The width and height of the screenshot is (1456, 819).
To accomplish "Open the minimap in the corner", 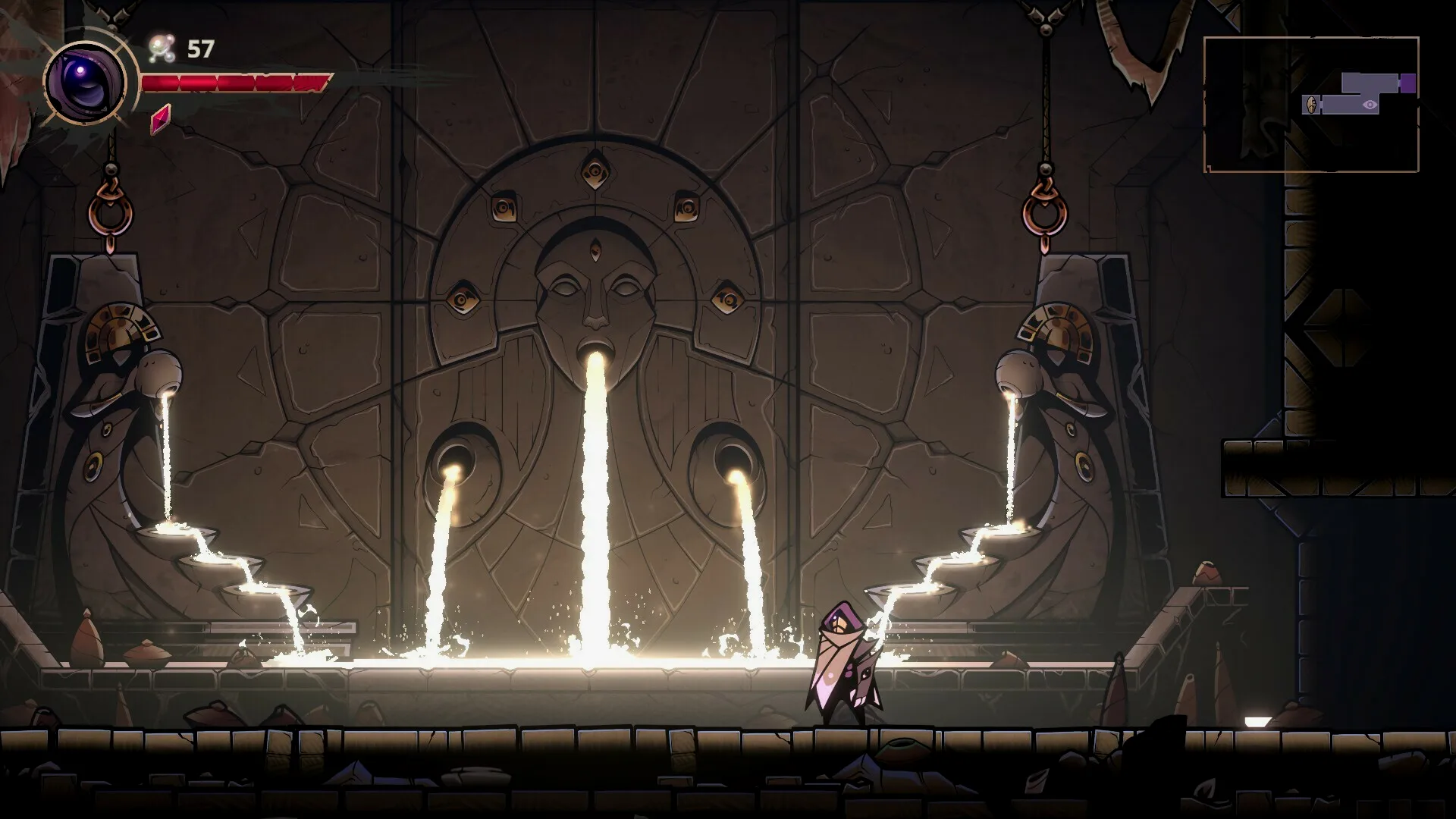I will pos(1310,104).
